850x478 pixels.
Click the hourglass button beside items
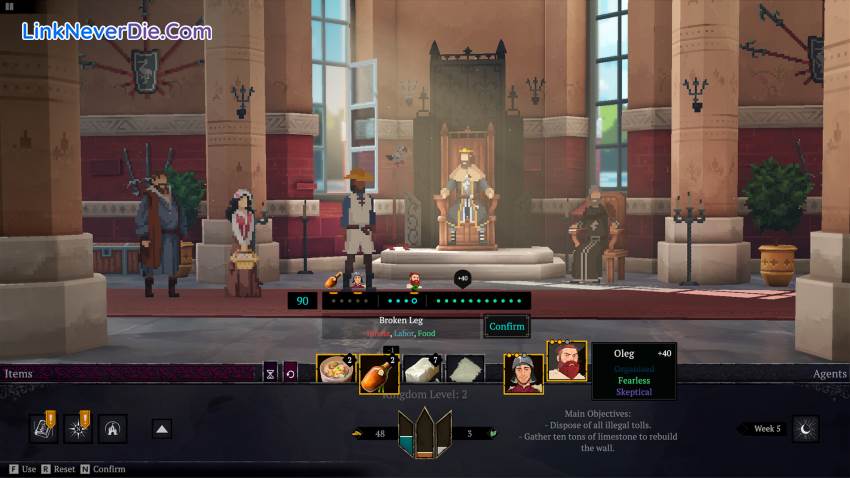[x=270, y=373]
